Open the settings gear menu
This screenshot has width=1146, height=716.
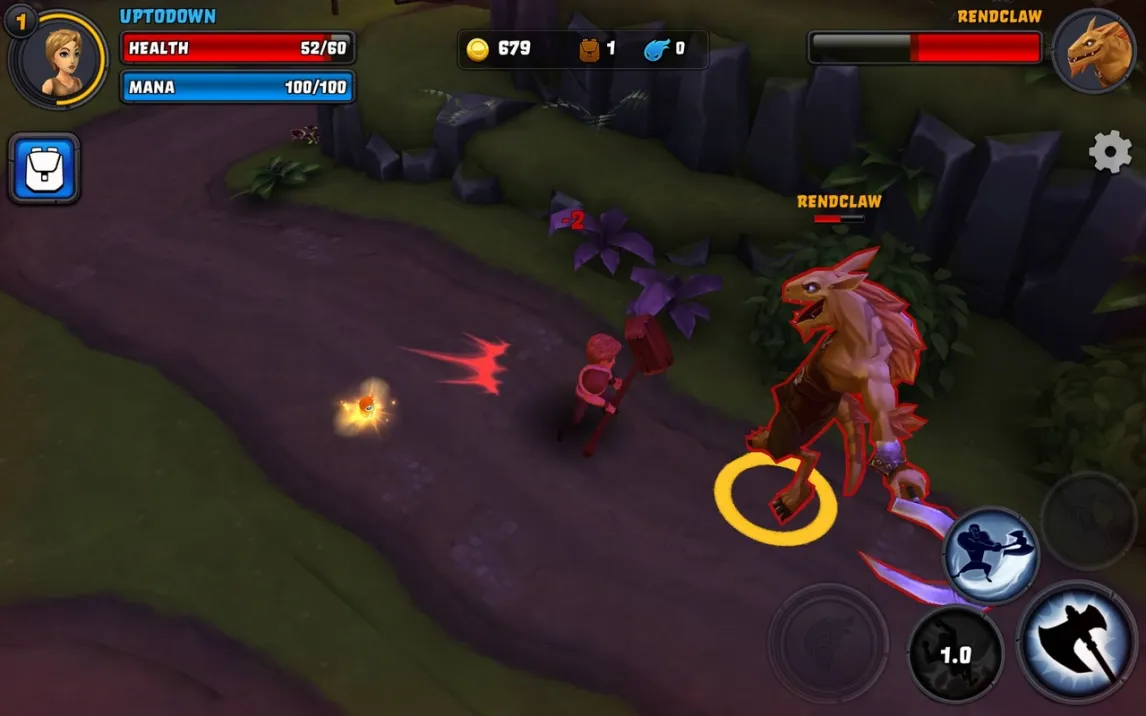pyautogui.click(x=1110, y=152)
